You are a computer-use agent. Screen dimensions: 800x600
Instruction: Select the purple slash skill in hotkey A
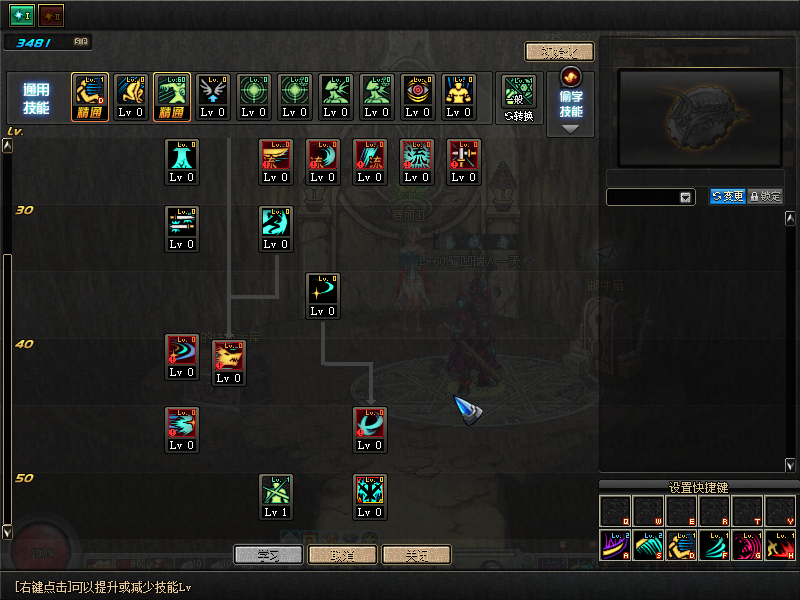pos(615,546)
